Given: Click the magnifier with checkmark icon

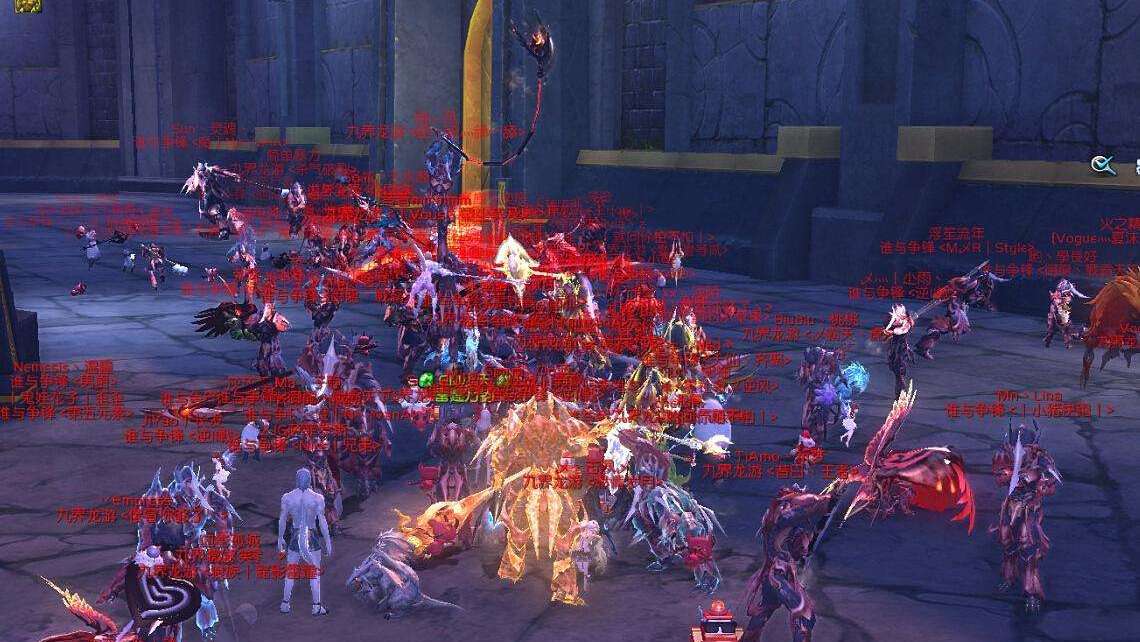Looking at the screenshot, I should (x=1104, y=165).
